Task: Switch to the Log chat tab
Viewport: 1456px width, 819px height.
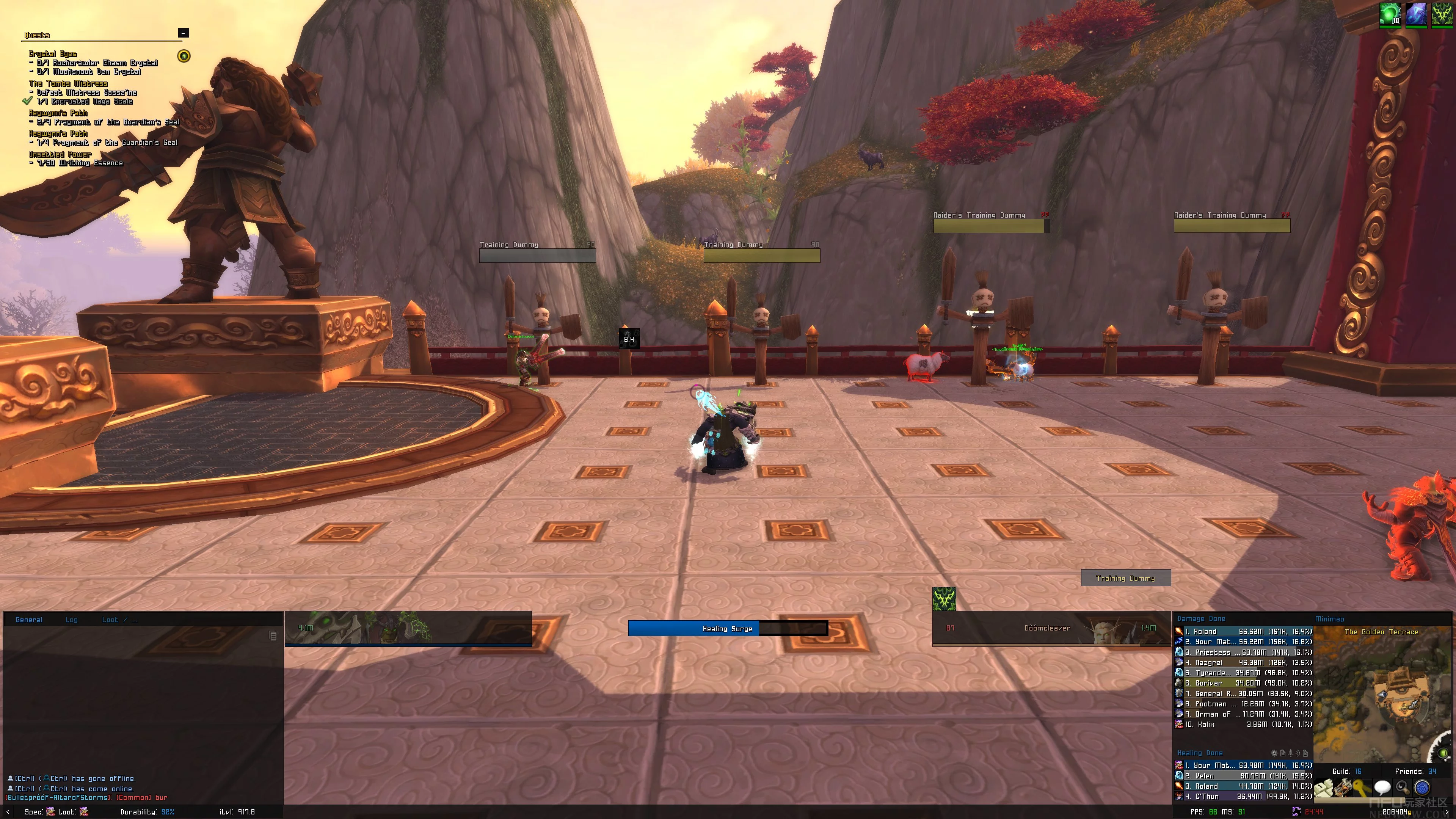Action: tap(71, 620)
